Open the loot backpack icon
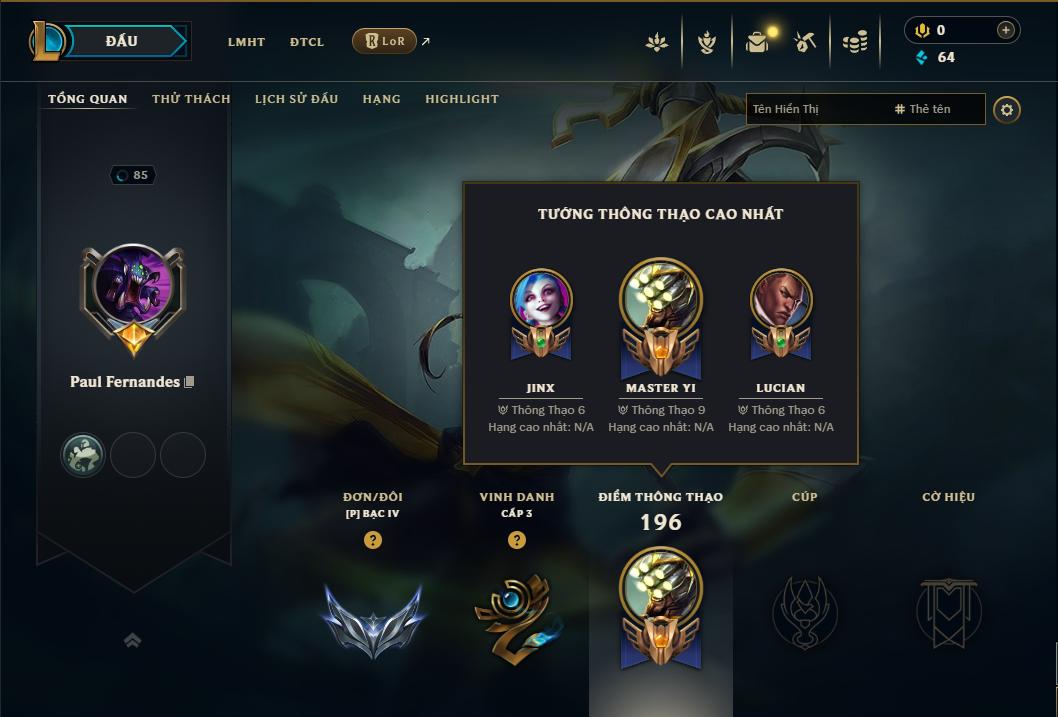Image resolution: width=1058 pixels, height=717 pixels. 757,42
